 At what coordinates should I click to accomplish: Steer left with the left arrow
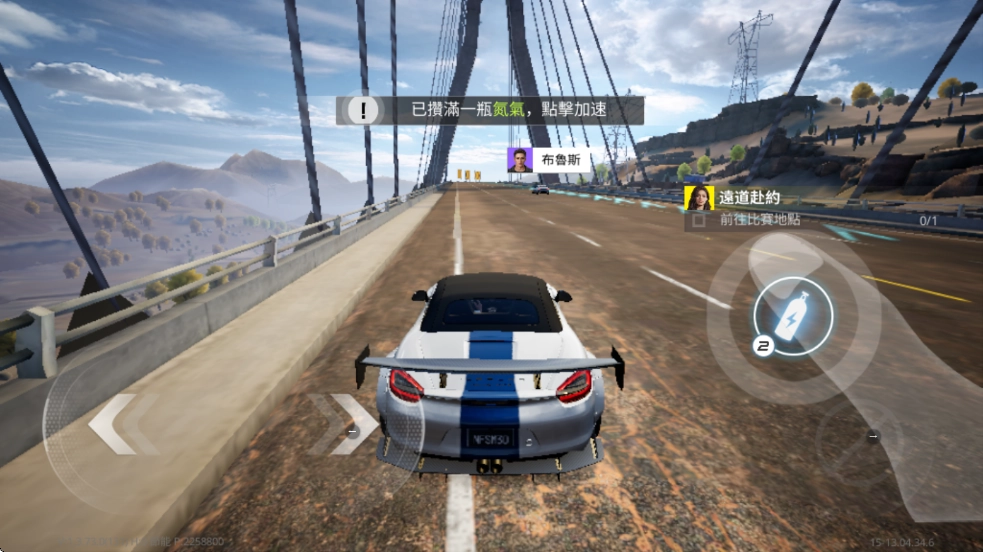click(x=112, y=425)
